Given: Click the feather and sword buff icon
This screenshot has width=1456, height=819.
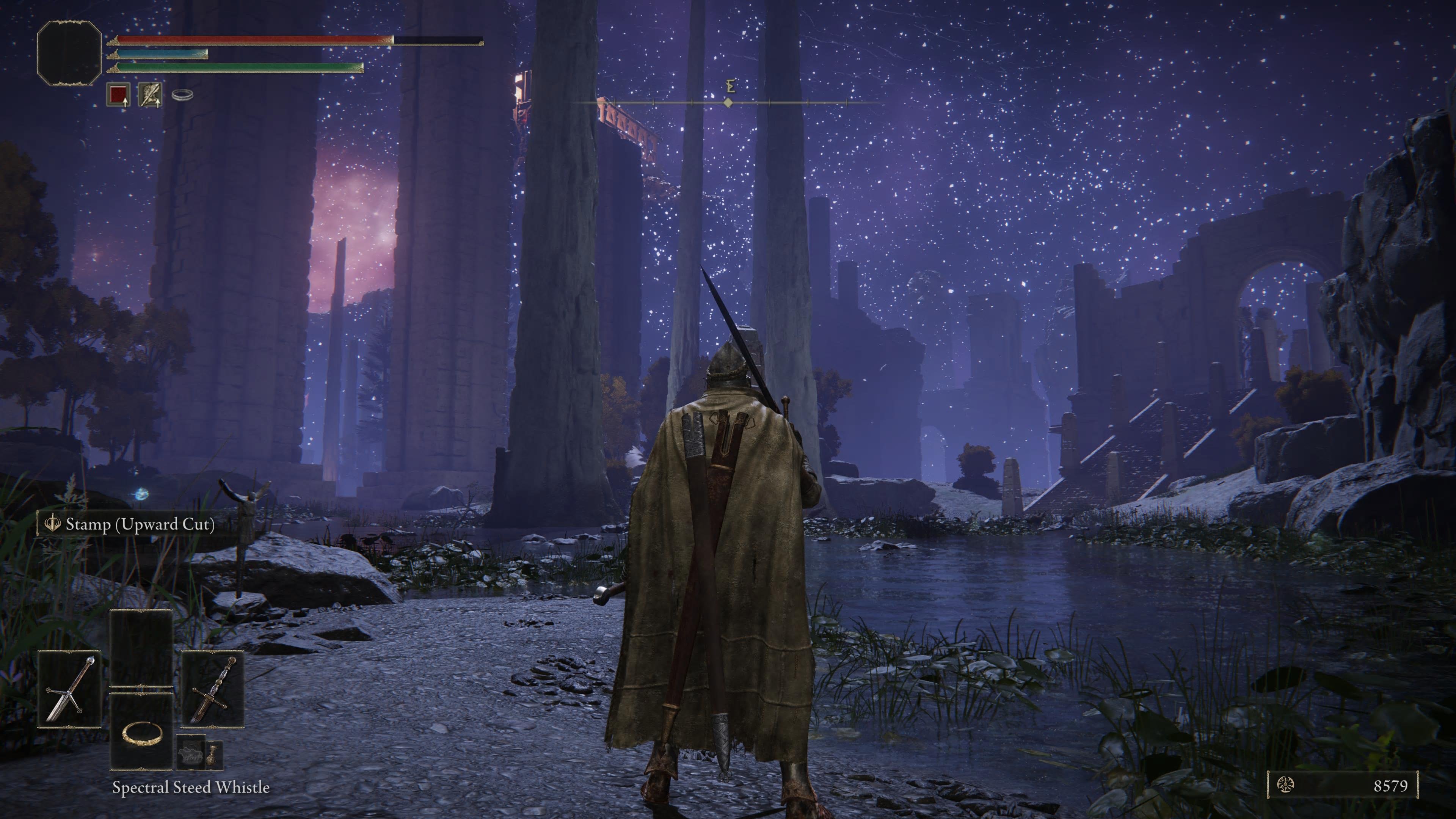Looking at the screenshot, I should click(151, 94).
